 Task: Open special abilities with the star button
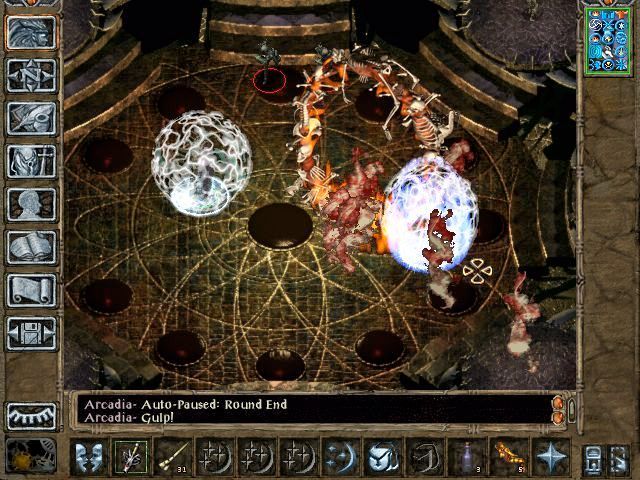[x=550, y=456]
